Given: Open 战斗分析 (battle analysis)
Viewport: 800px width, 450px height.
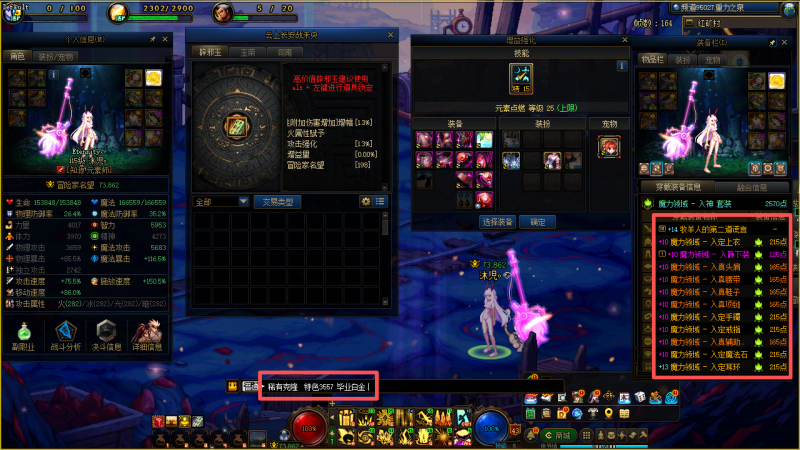Looking at the screenshot, I should click(x=67, y=334).
